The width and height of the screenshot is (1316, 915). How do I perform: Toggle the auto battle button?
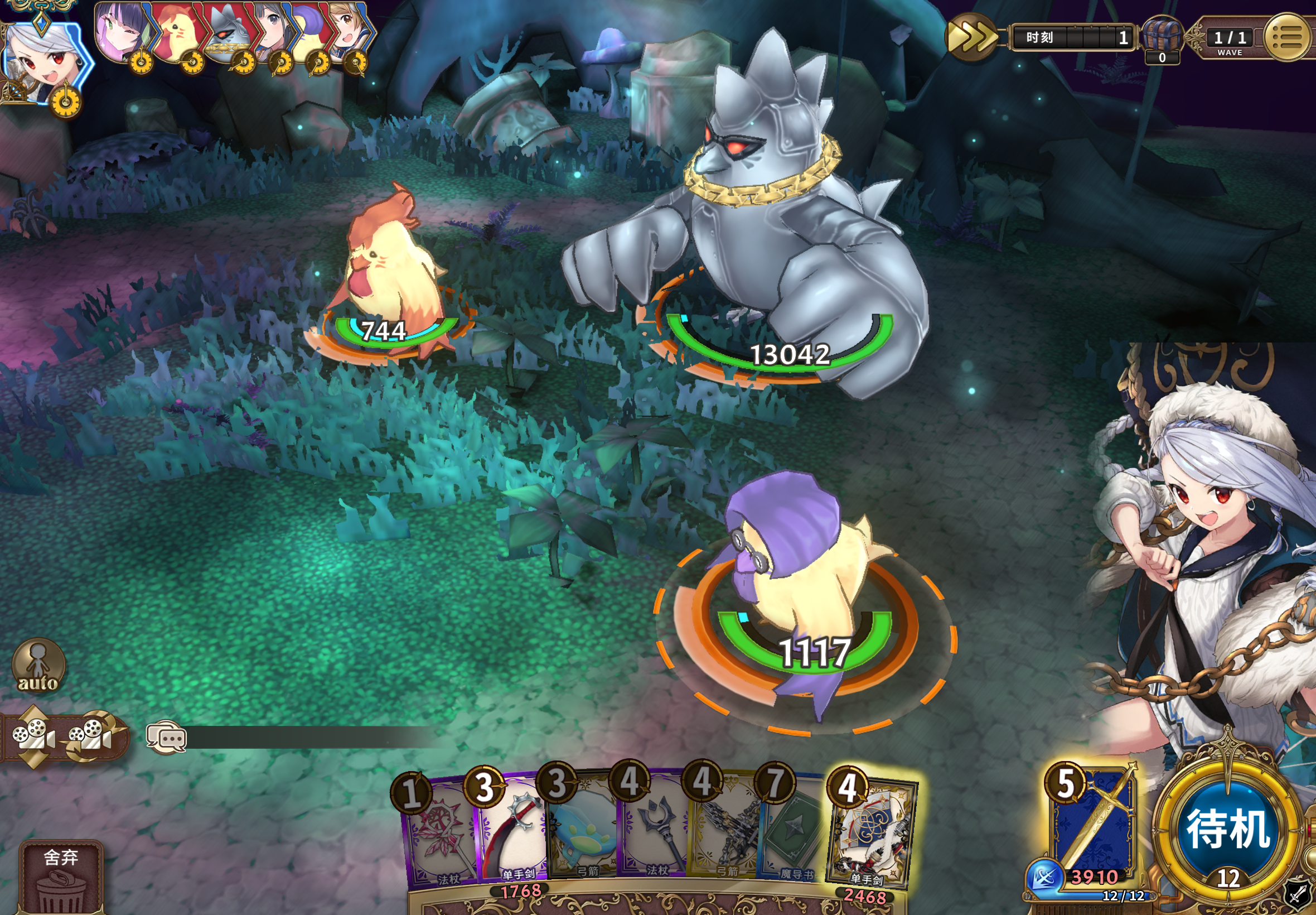38,665
